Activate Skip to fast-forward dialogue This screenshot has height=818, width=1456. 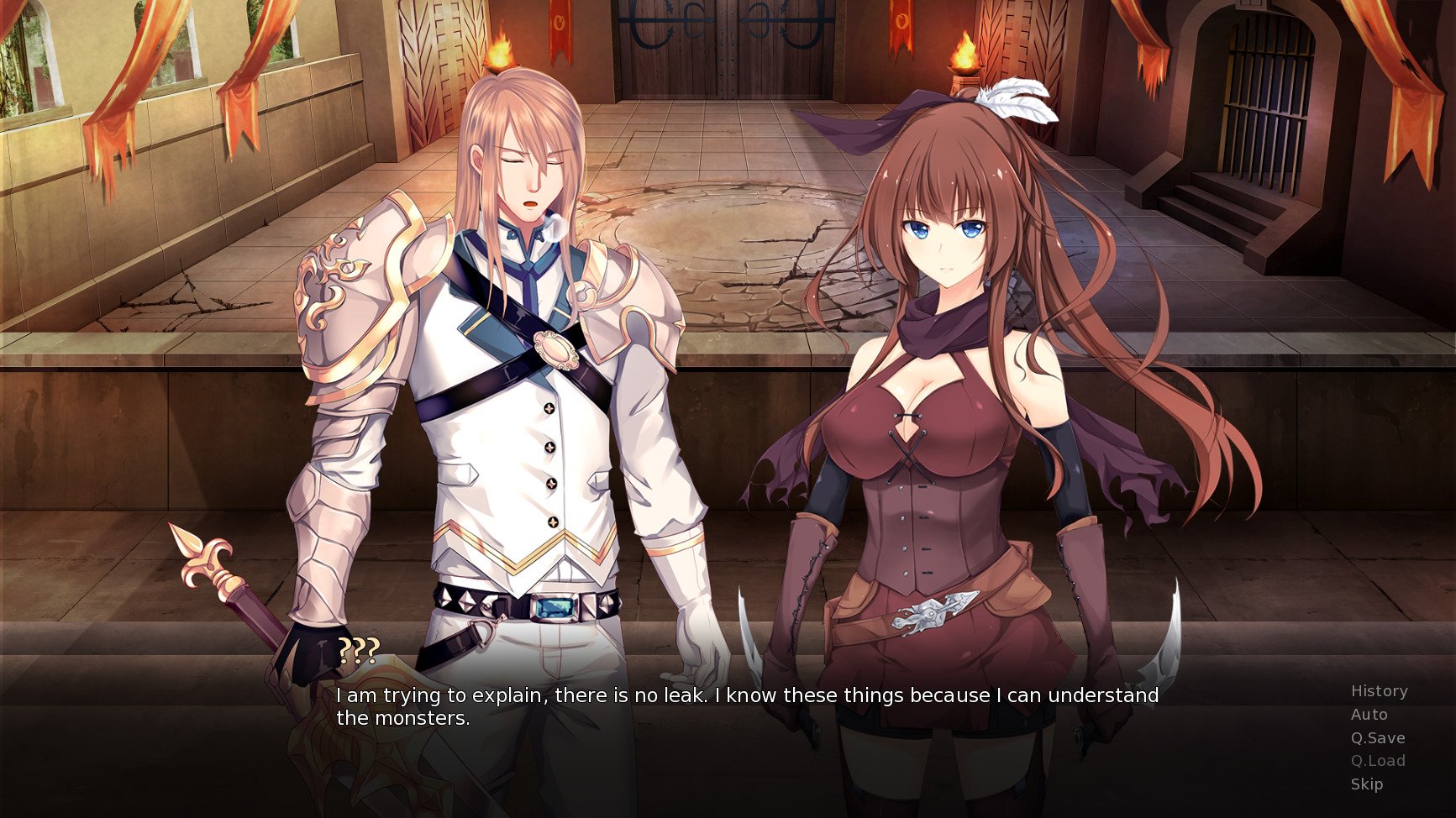[x=1366, y=784]
